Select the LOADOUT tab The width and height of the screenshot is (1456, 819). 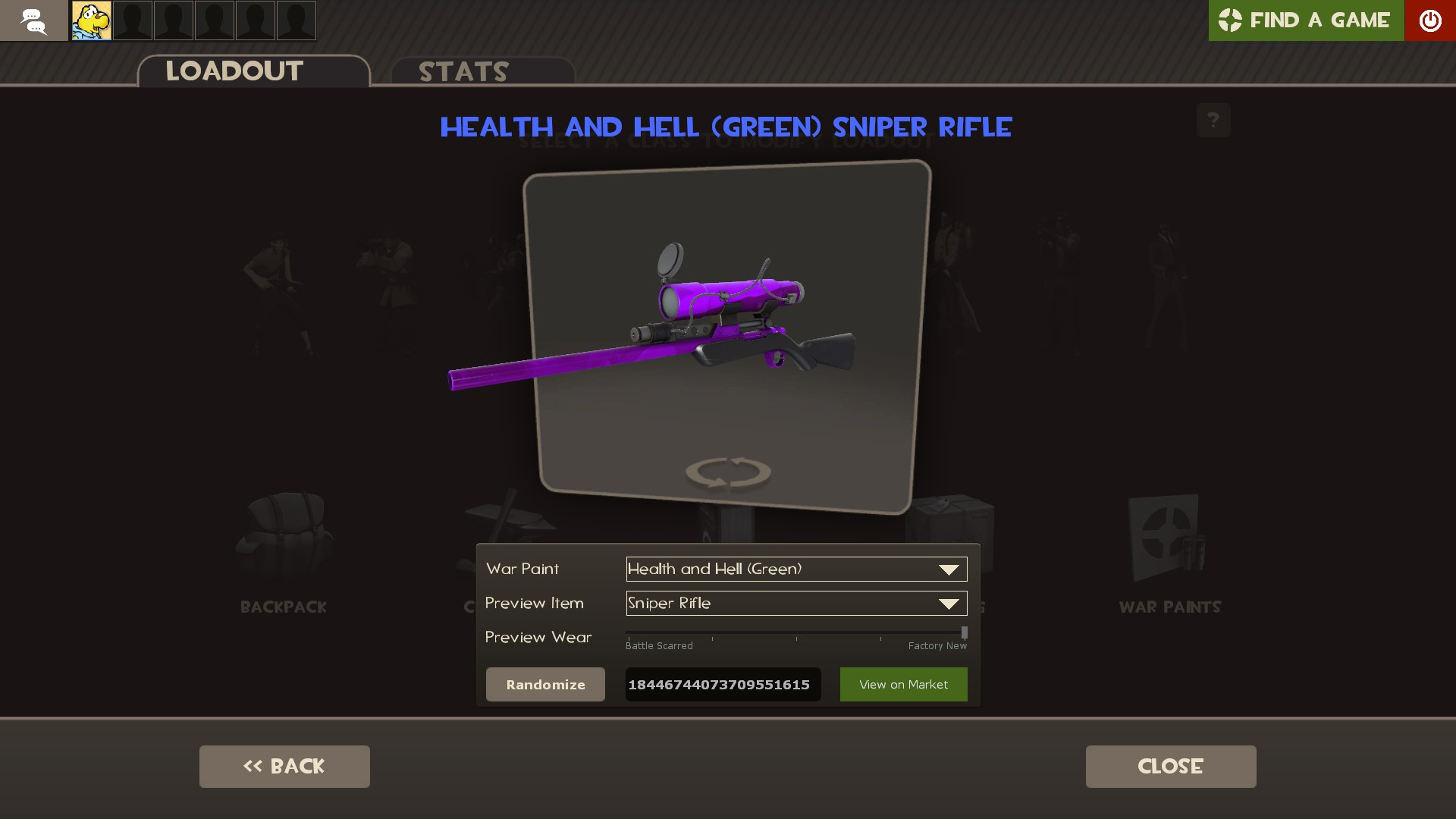[x=234, y=71]
